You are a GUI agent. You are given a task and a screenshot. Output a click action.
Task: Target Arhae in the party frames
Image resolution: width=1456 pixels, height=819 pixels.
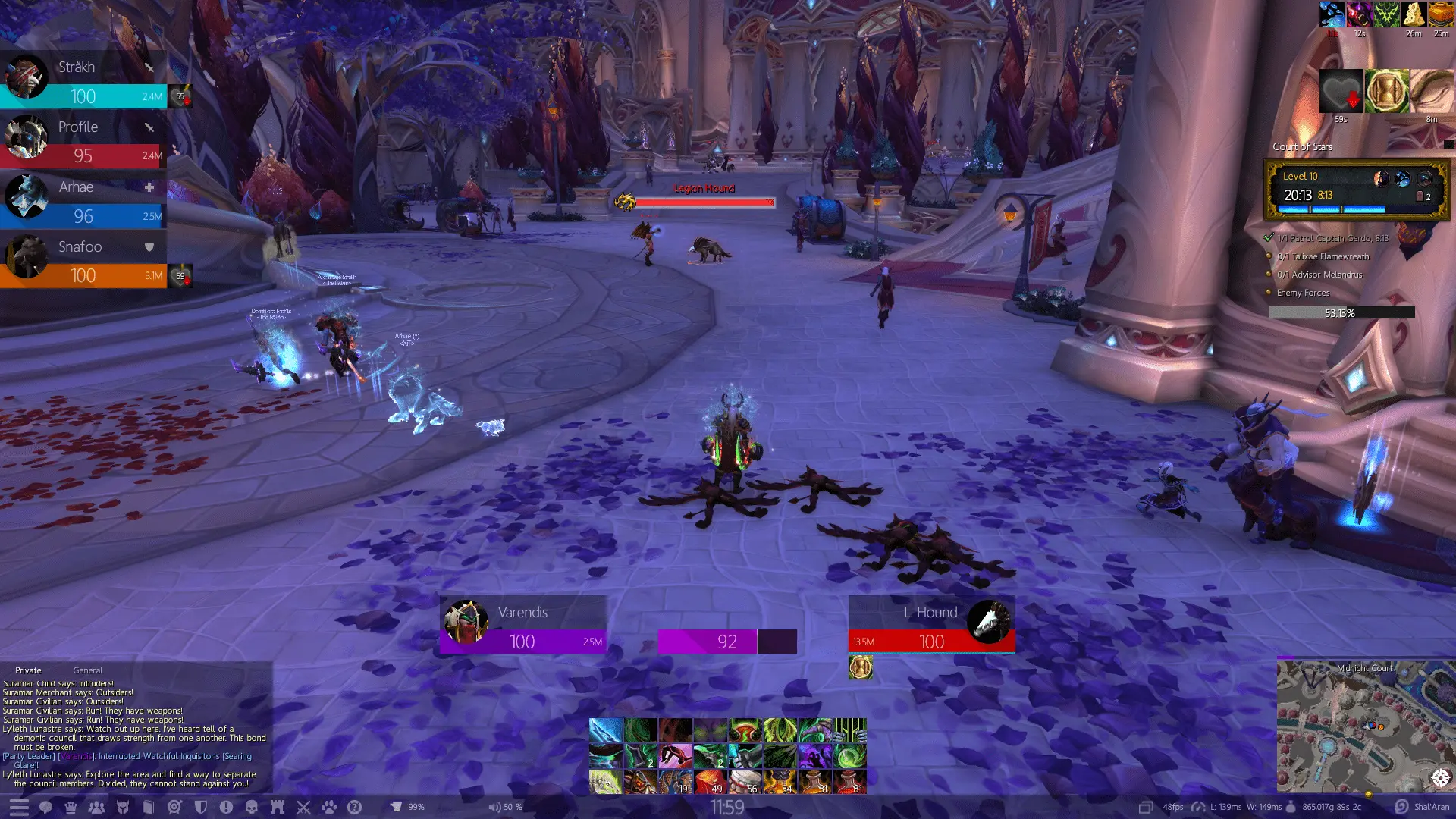point(83,201)
